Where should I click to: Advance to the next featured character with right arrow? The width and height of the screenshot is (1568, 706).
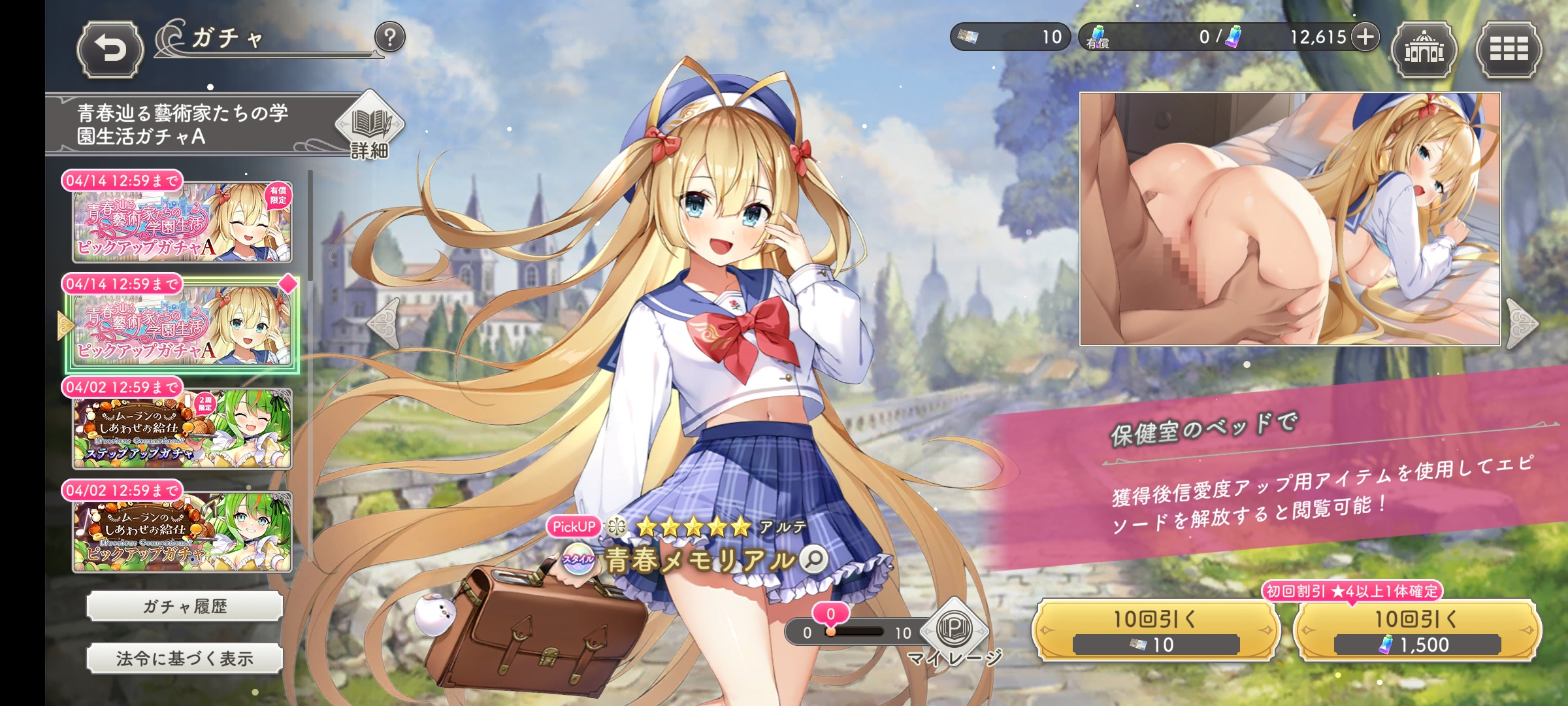click(1522, 324)
